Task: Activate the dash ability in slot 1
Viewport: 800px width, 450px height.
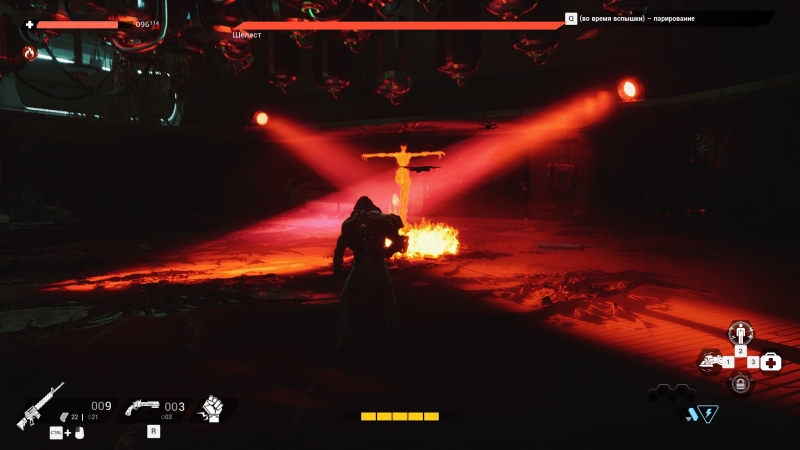Action: [711, 361]
